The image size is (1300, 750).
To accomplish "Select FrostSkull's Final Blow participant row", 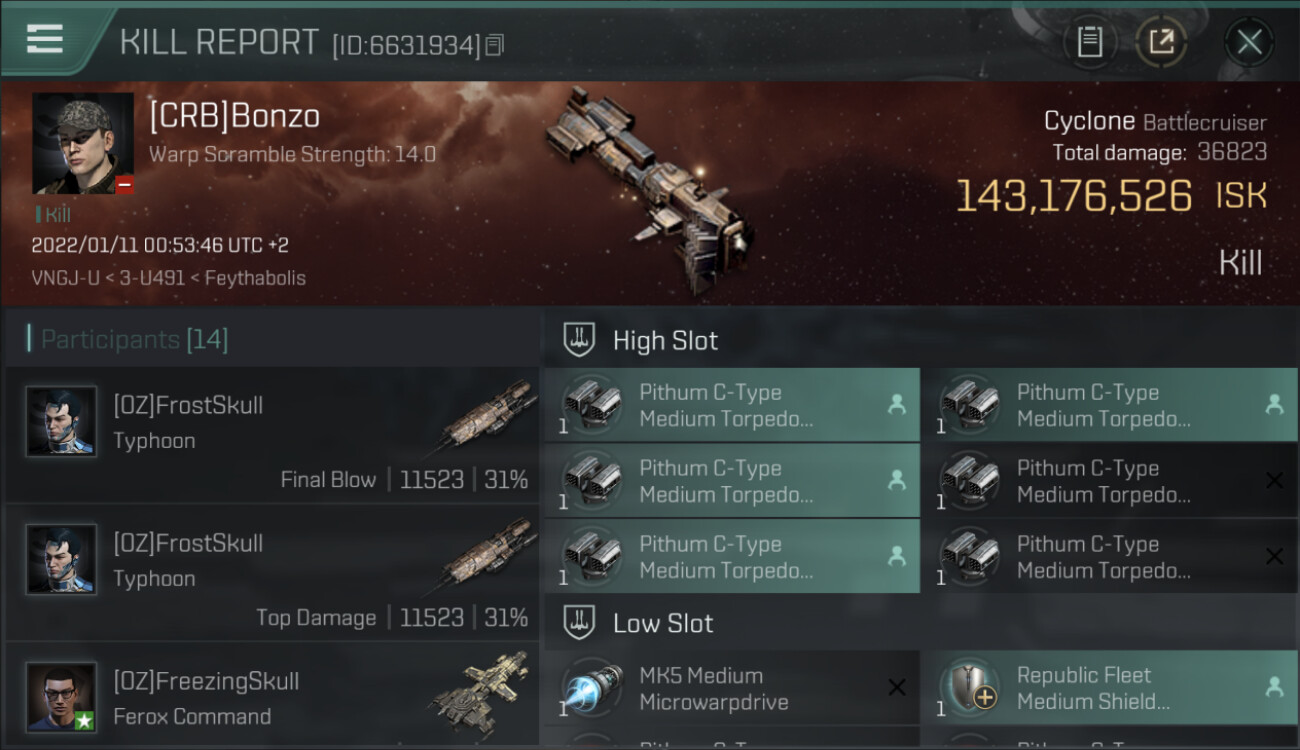I will 272,436.
